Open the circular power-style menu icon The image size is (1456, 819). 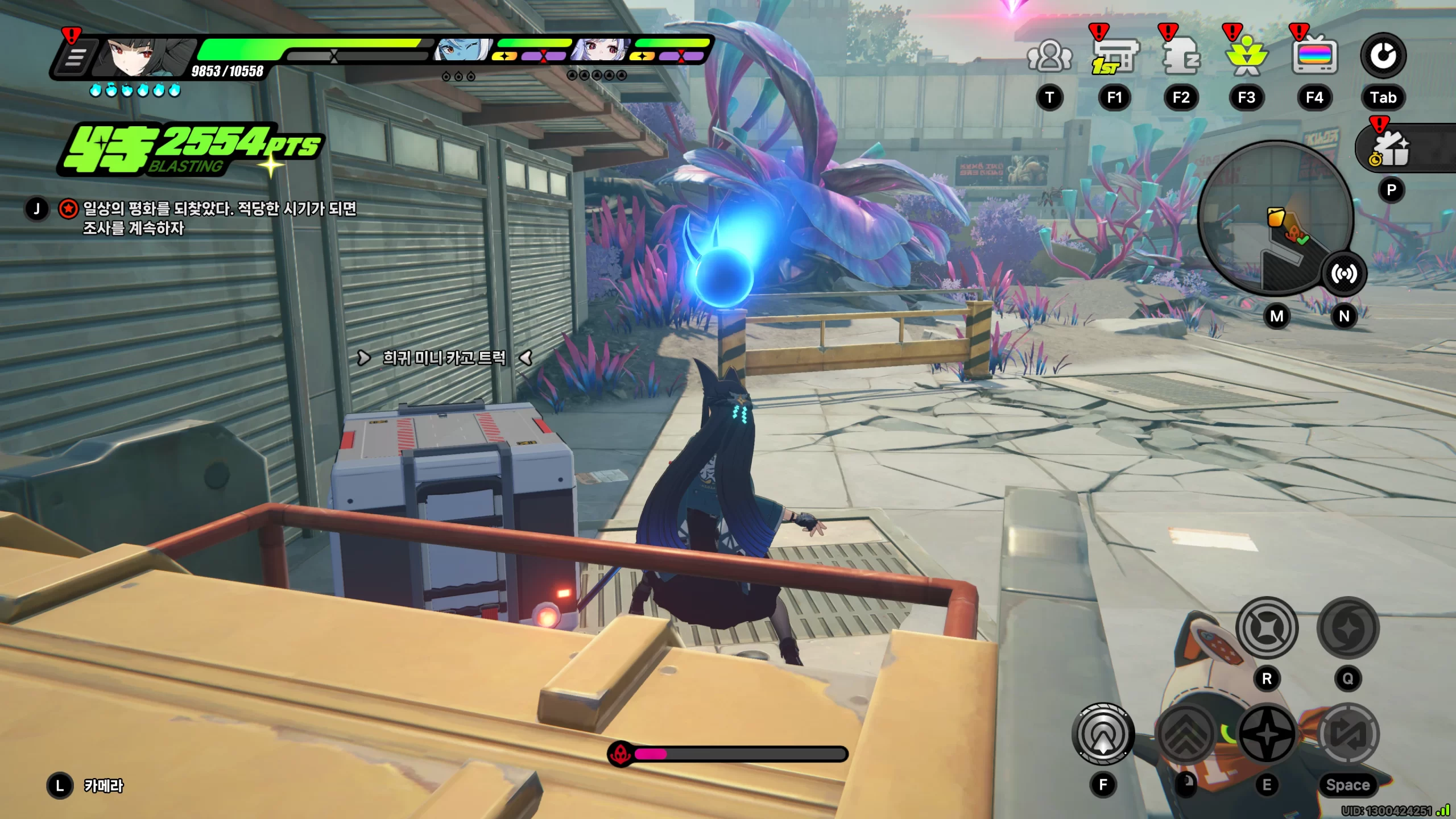(x=1383, y=56)
